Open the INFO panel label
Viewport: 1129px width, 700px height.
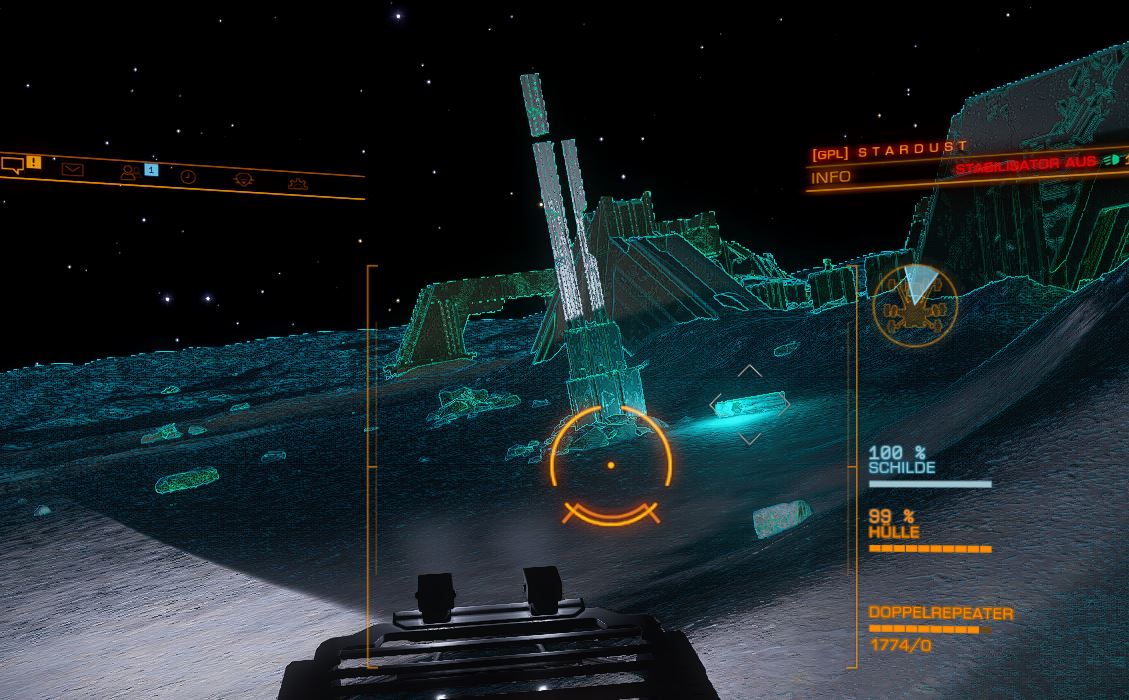(x=831, y=177)
